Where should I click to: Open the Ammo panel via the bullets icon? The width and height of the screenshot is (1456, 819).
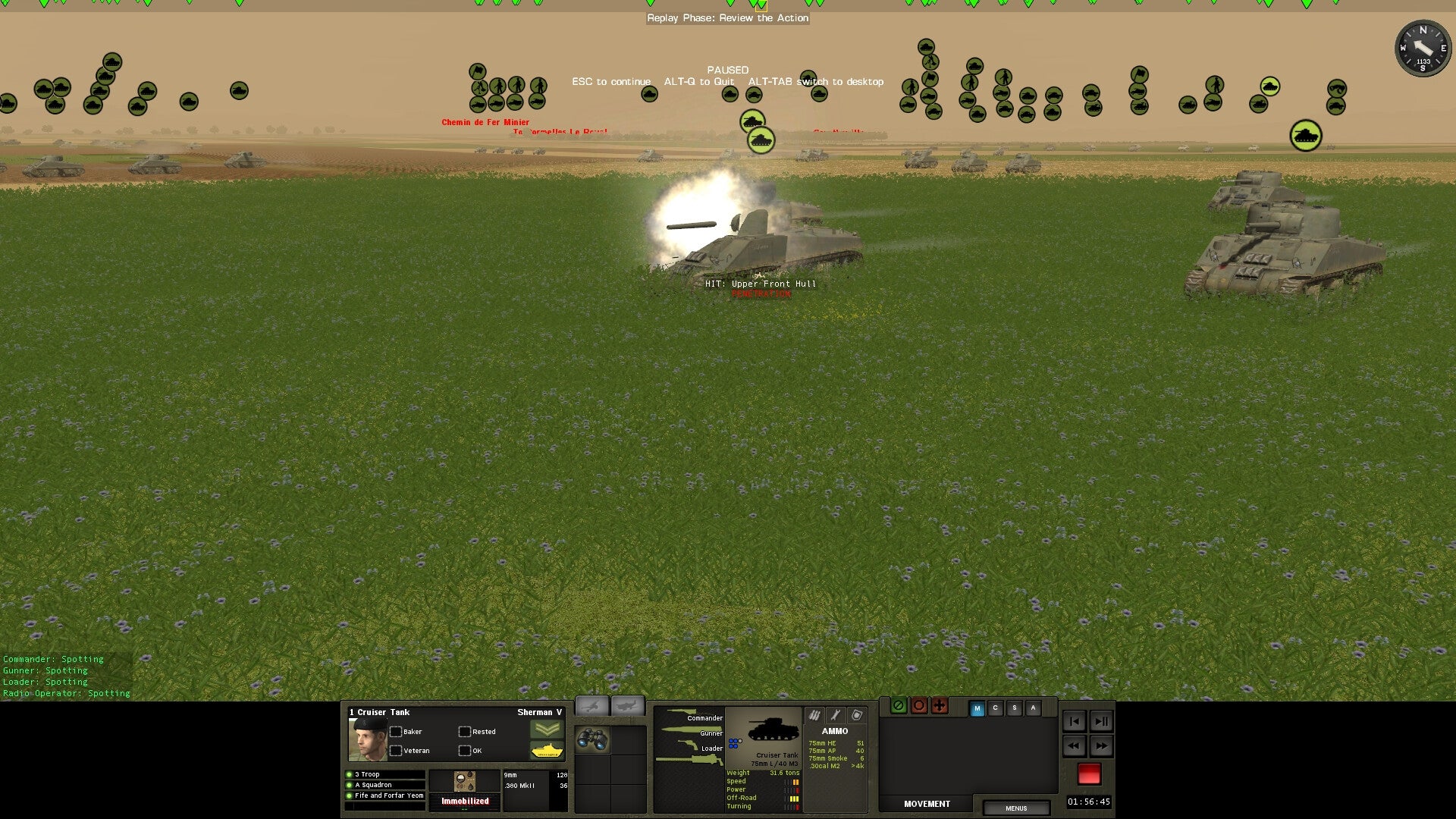point(814,715)
